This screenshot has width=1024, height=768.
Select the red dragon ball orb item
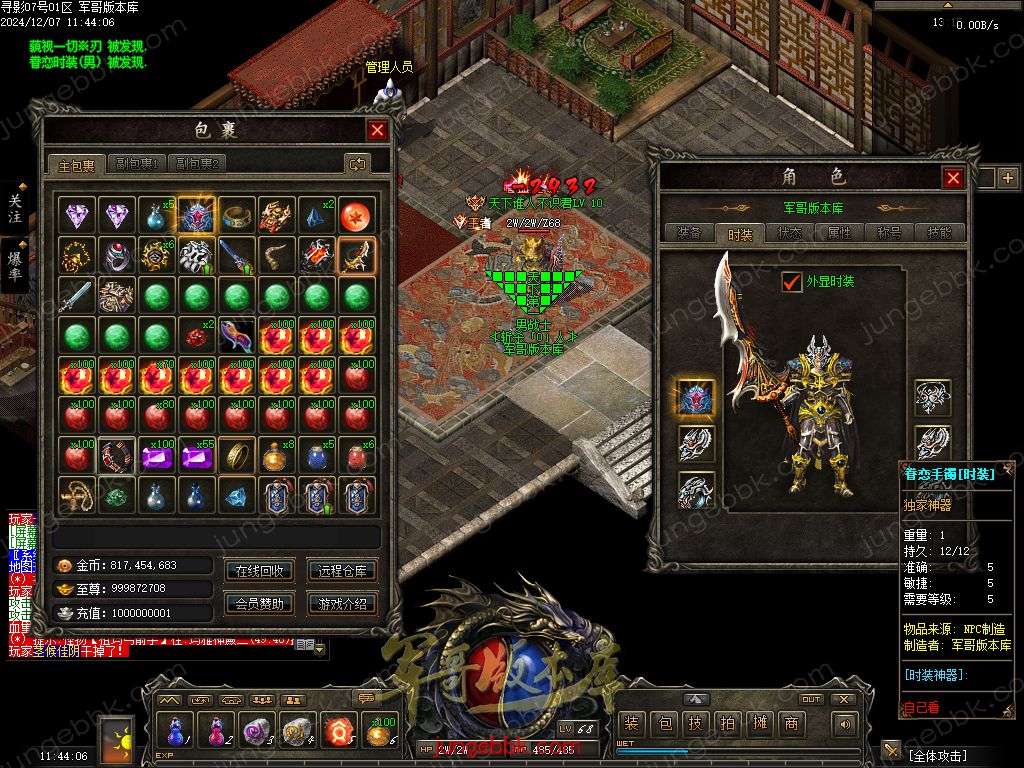357,215
